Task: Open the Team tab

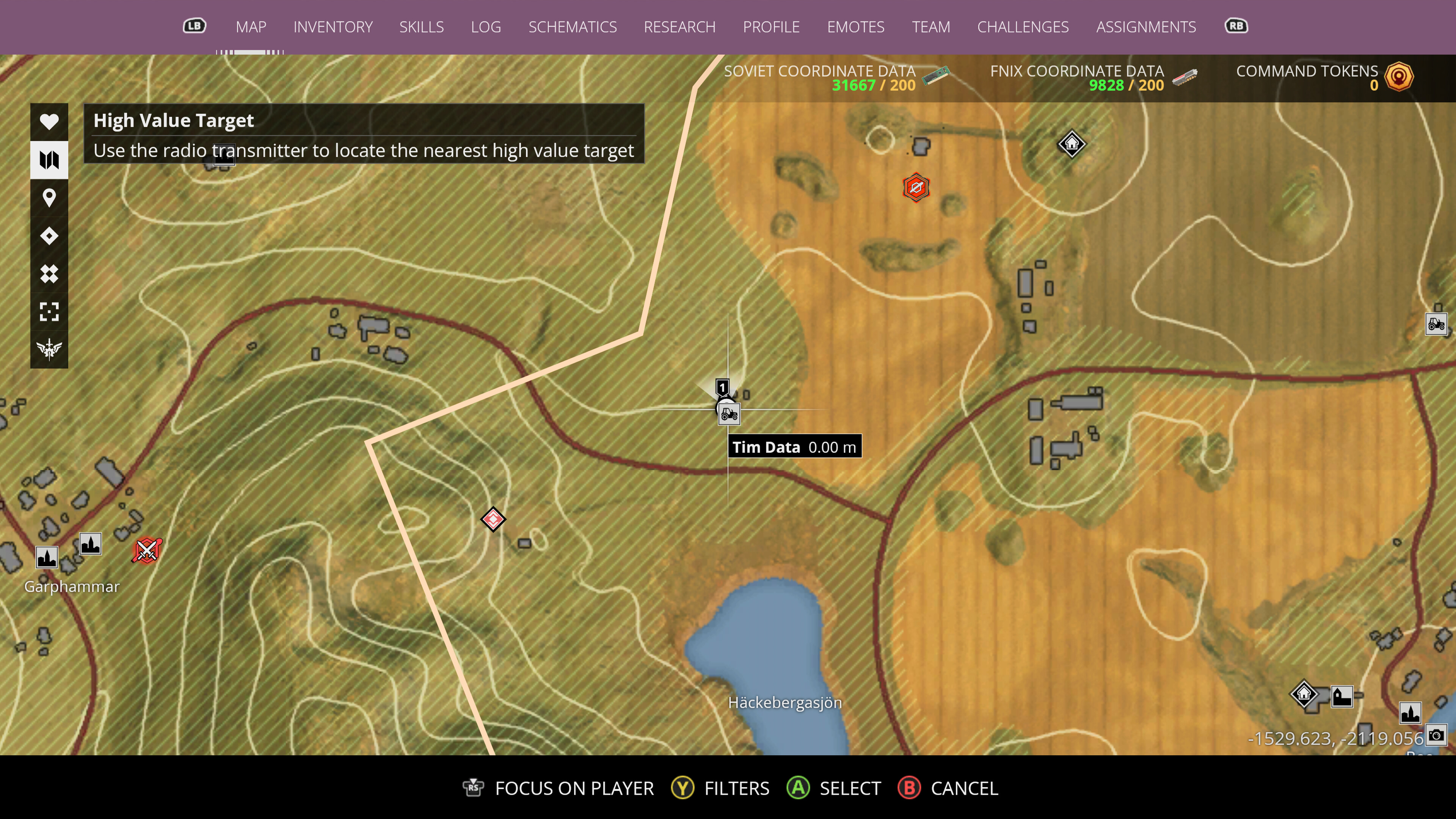Action: pos(930,27)
